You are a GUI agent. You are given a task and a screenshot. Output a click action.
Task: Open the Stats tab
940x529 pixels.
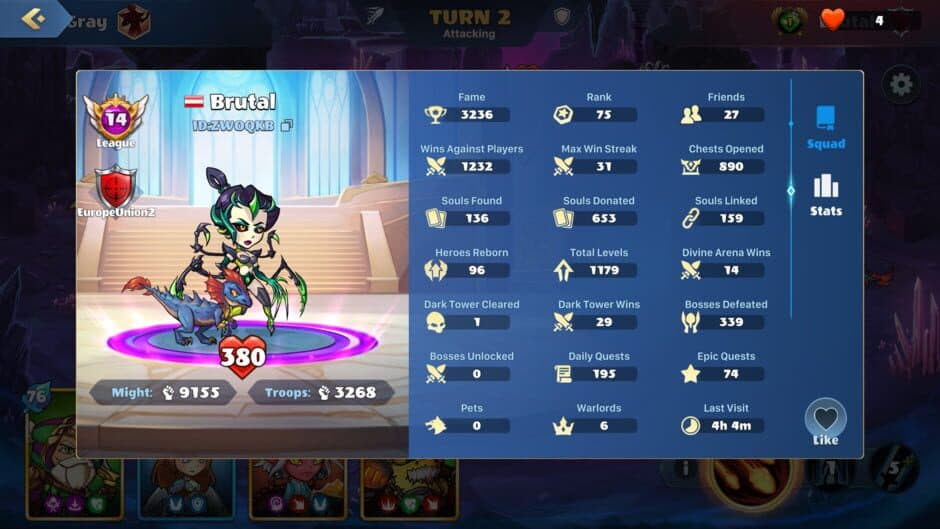click(x=826, y=195)
